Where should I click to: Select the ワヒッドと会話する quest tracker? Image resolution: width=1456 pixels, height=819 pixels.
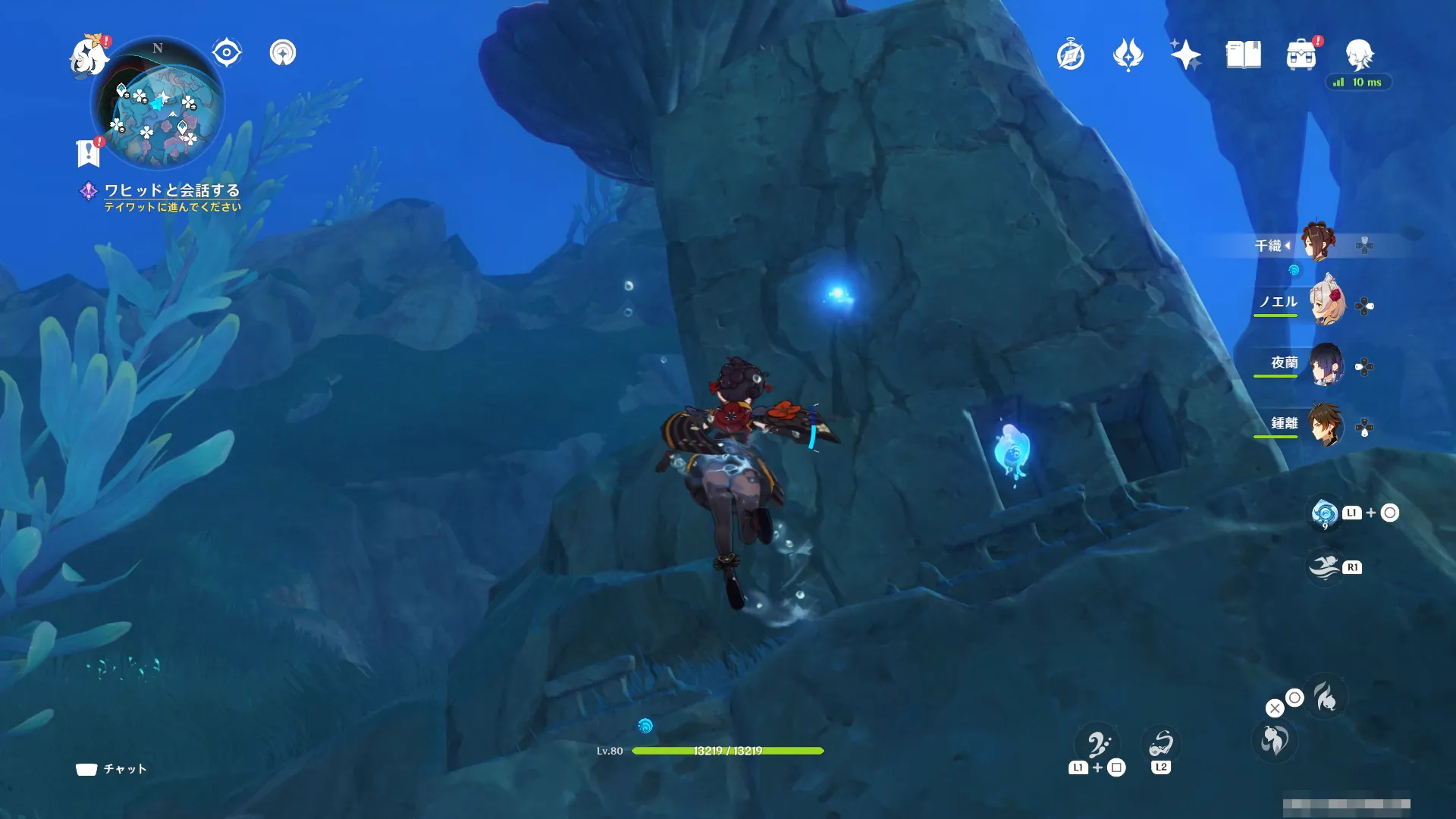[x=171, y=190]
